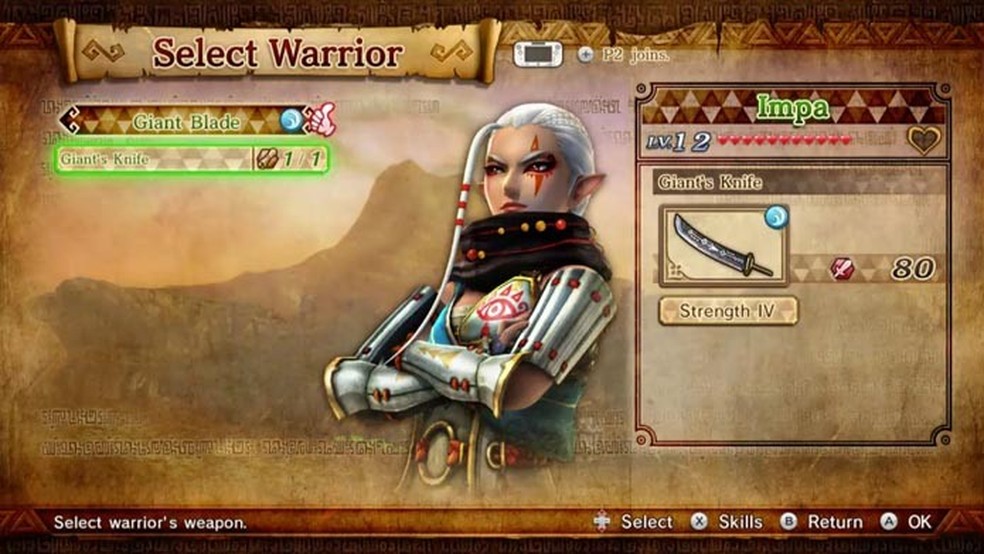Click the water element icon beside Giant Blade
This screenshot has width=984, height=554.
(x=290, y=121)
